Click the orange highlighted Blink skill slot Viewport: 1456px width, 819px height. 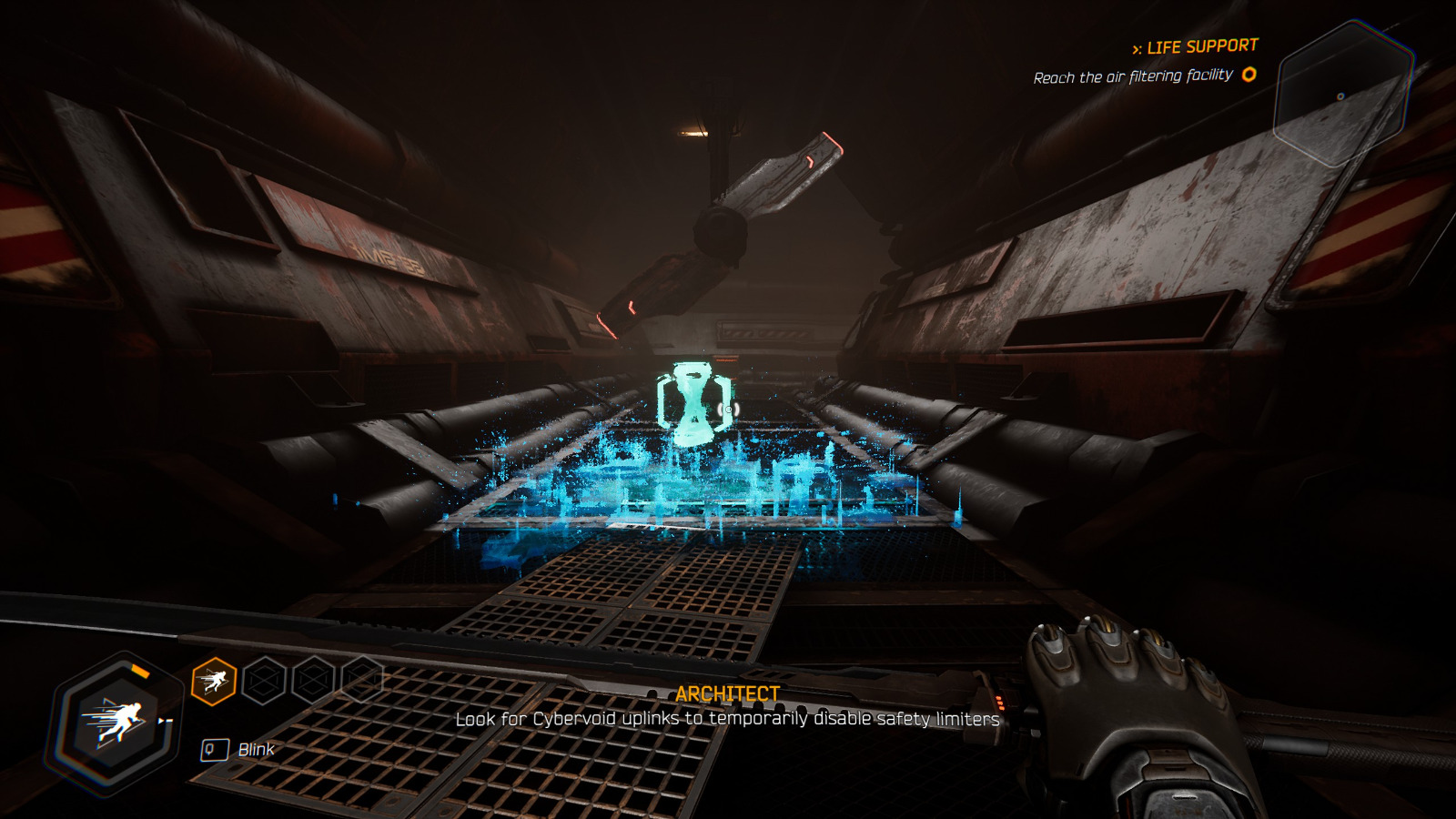(x=214, y=681)
